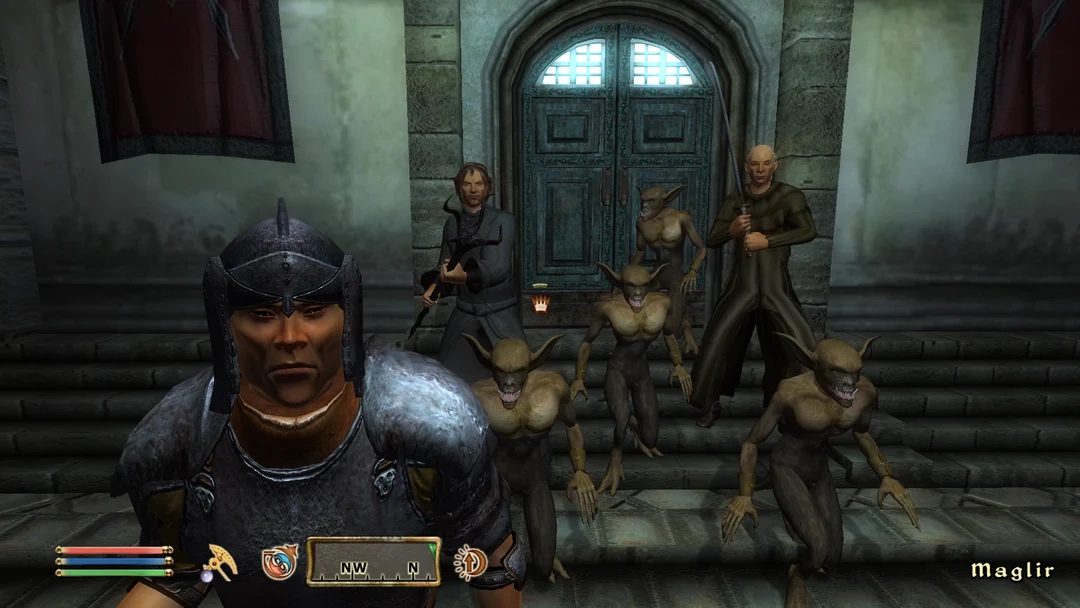Image resolution: width=1080 pixels, height=608 pixels.
Task: Click the equipped spell swirl icon
Action: tap(279, 562)
